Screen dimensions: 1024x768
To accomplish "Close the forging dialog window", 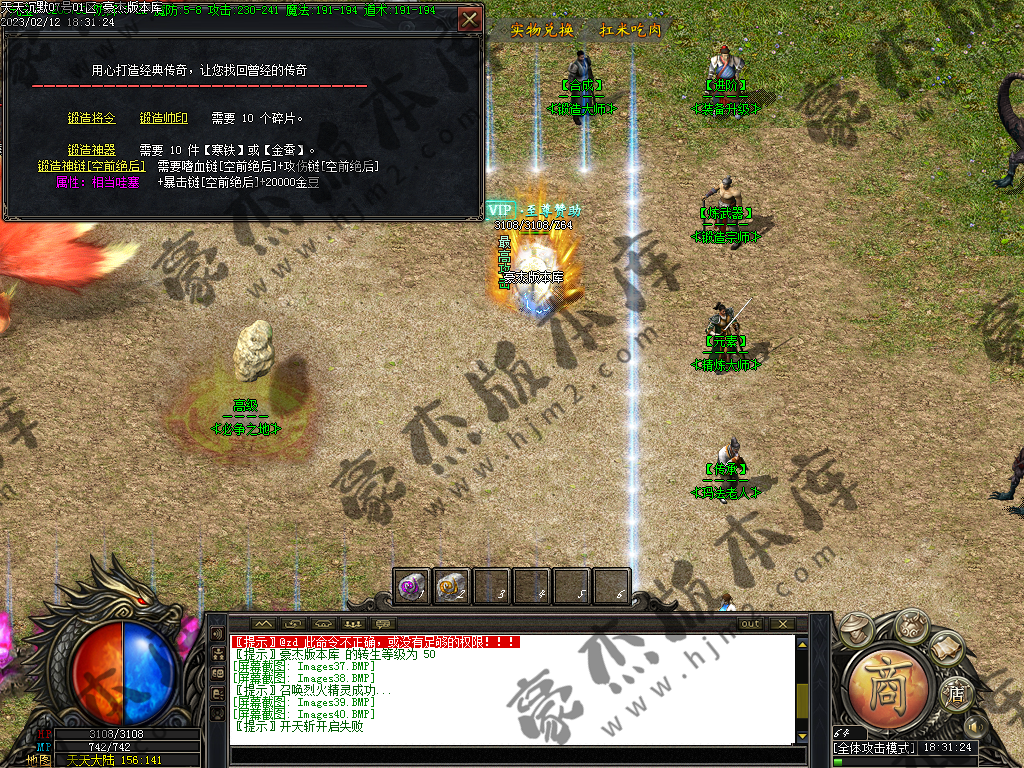I will [469, 19].
